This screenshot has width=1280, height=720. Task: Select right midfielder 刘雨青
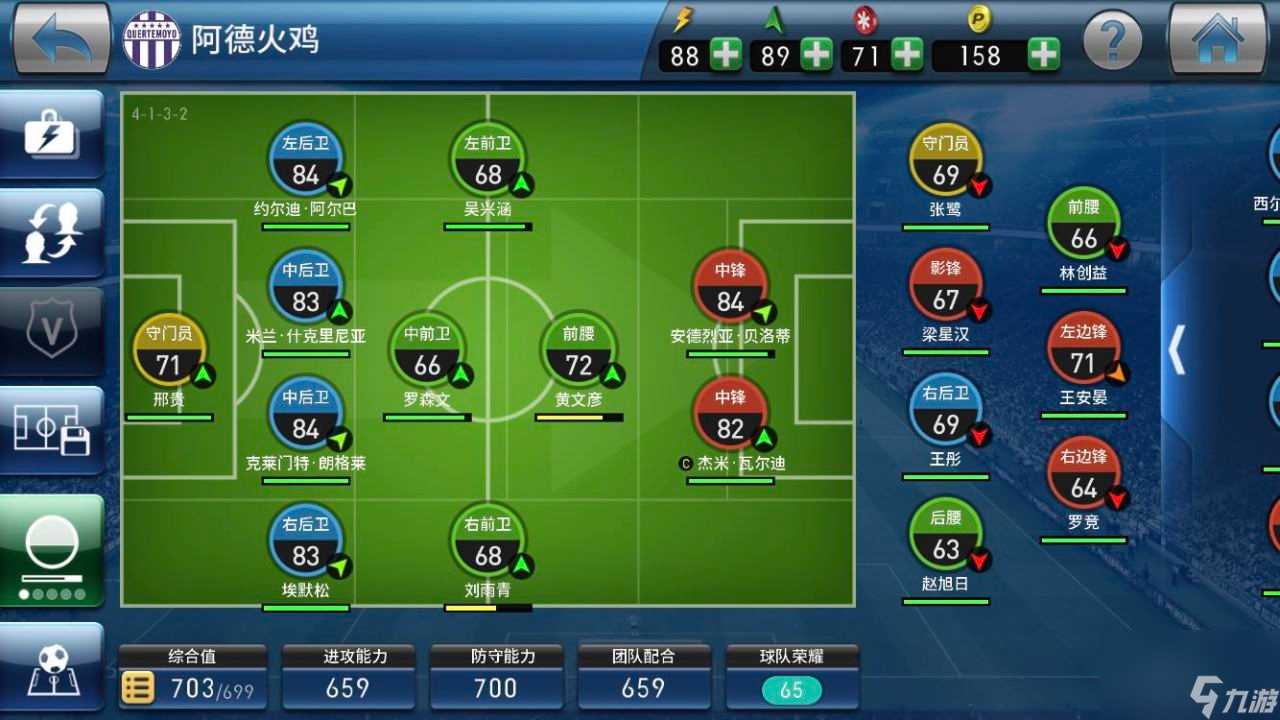point(487,546)
